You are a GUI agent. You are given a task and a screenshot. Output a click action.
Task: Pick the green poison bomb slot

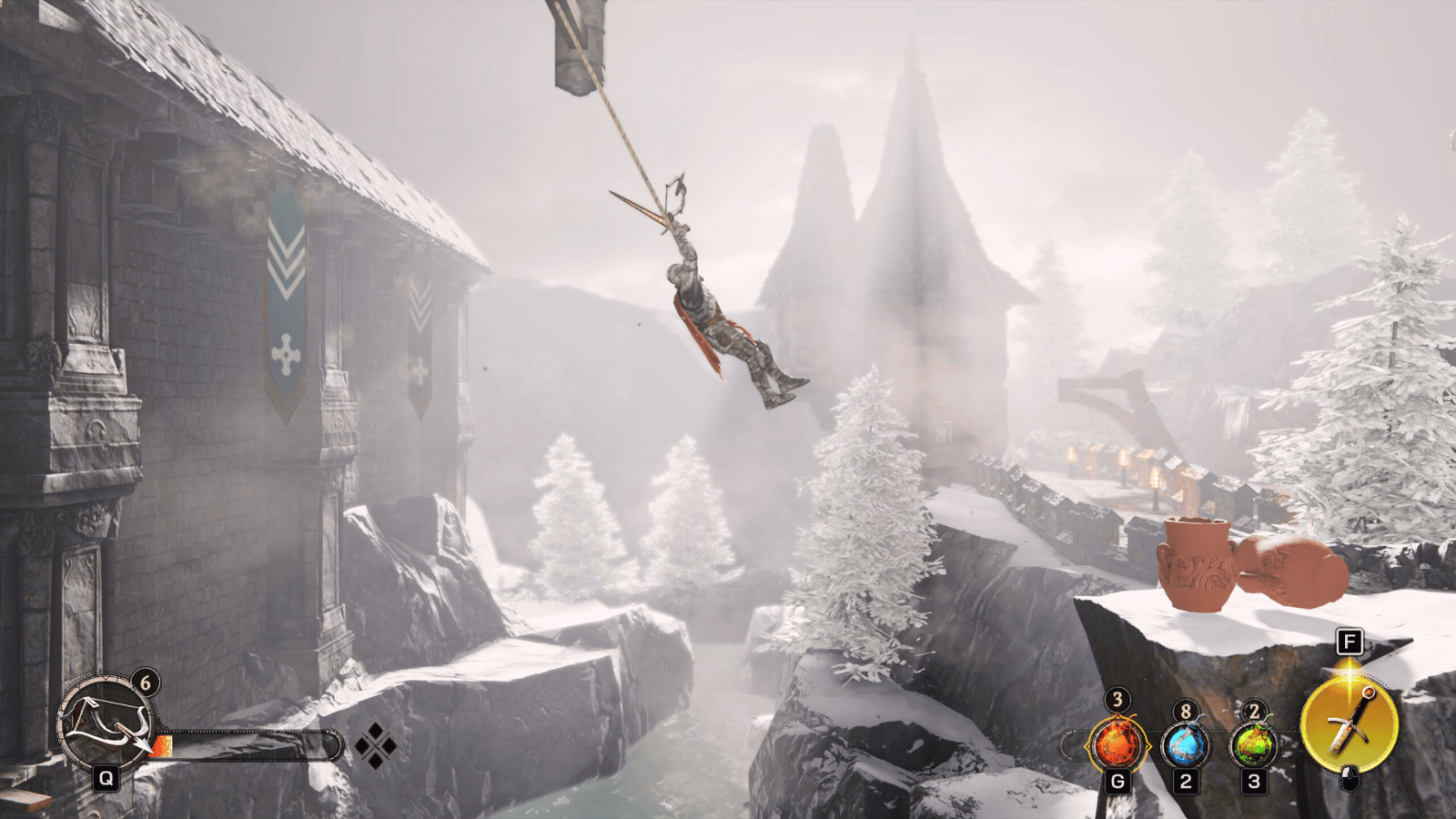1253,745
